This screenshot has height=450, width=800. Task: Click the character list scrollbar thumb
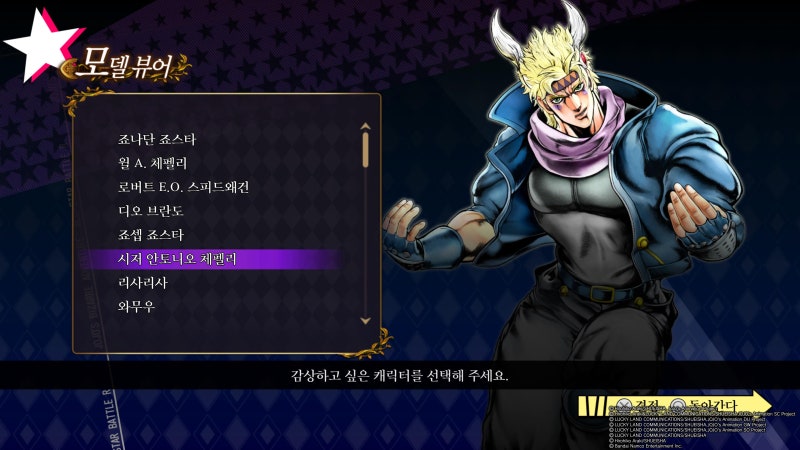366,148
